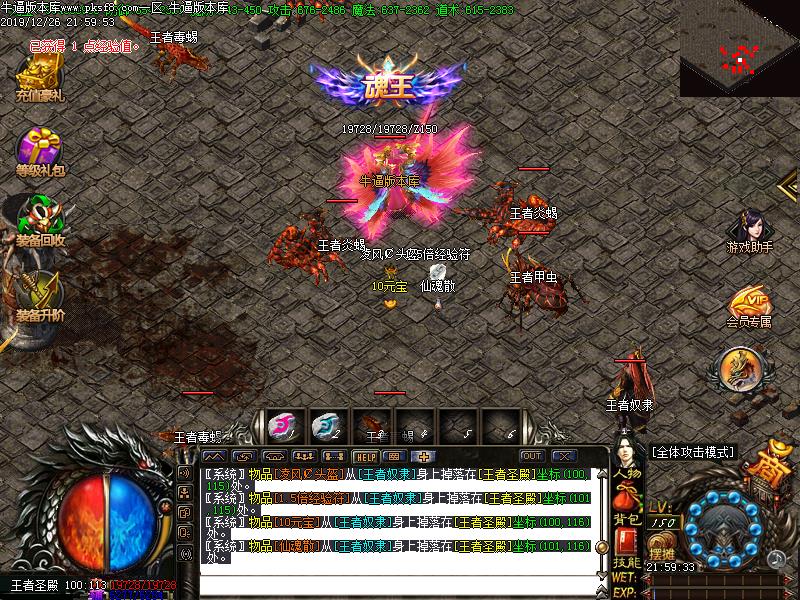Click the golden dragon medallion icon
This screenshot has height=600, width=800.
(x=740, y=369)
